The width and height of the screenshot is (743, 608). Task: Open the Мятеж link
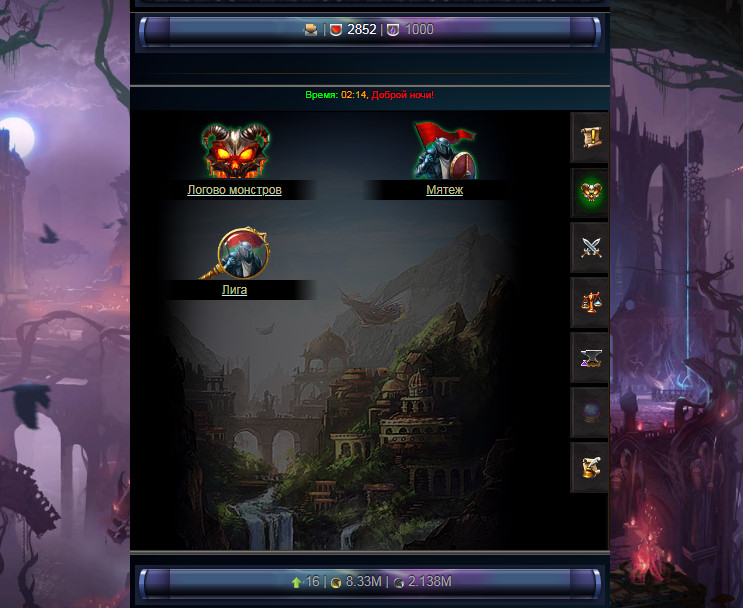point(444,190)
